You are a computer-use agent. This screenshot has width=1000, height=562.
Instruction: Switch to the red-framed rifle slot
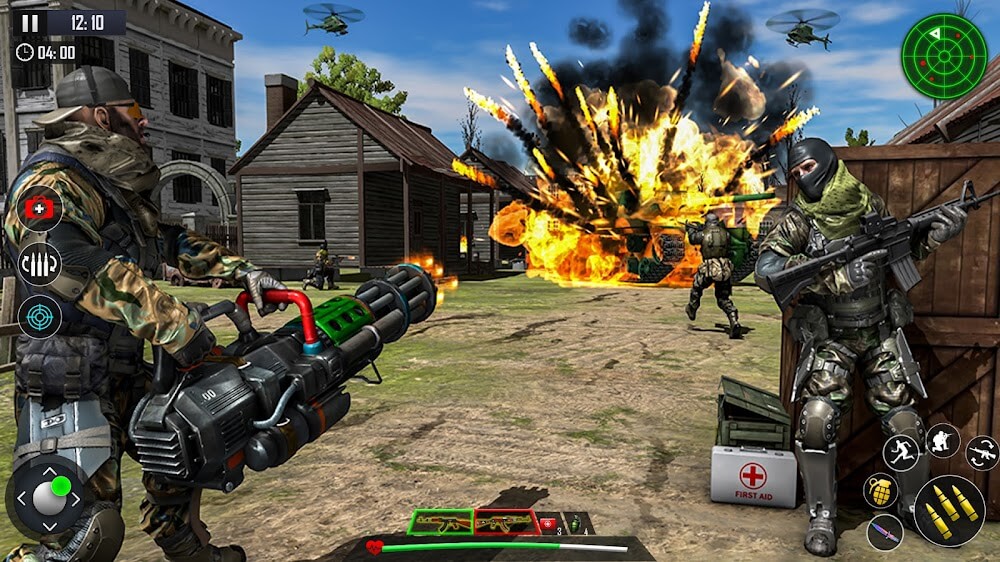505,522
